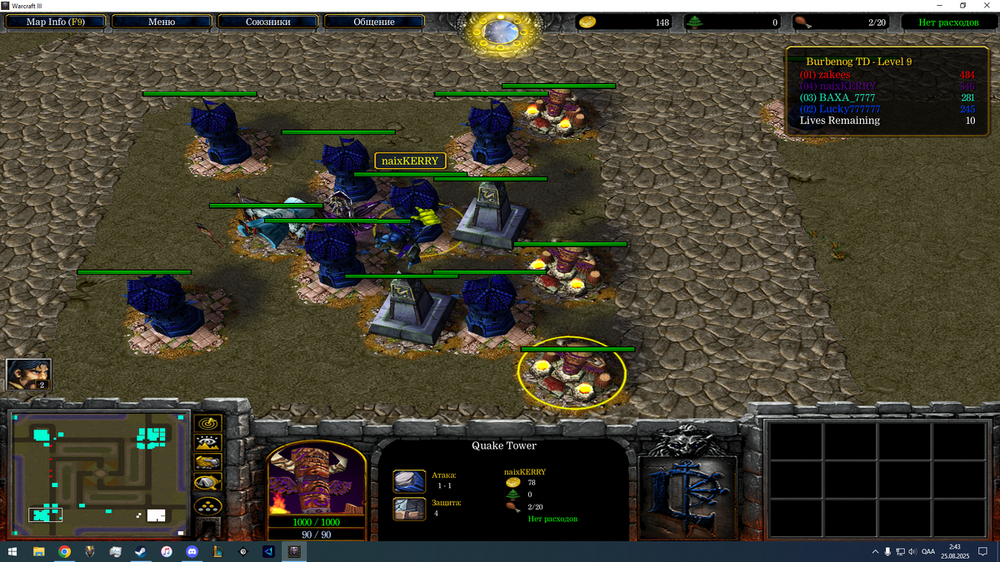Activate the minimap signal ping button
The width and height of the screenshot is (1000, 562).
tap(208, 423)
